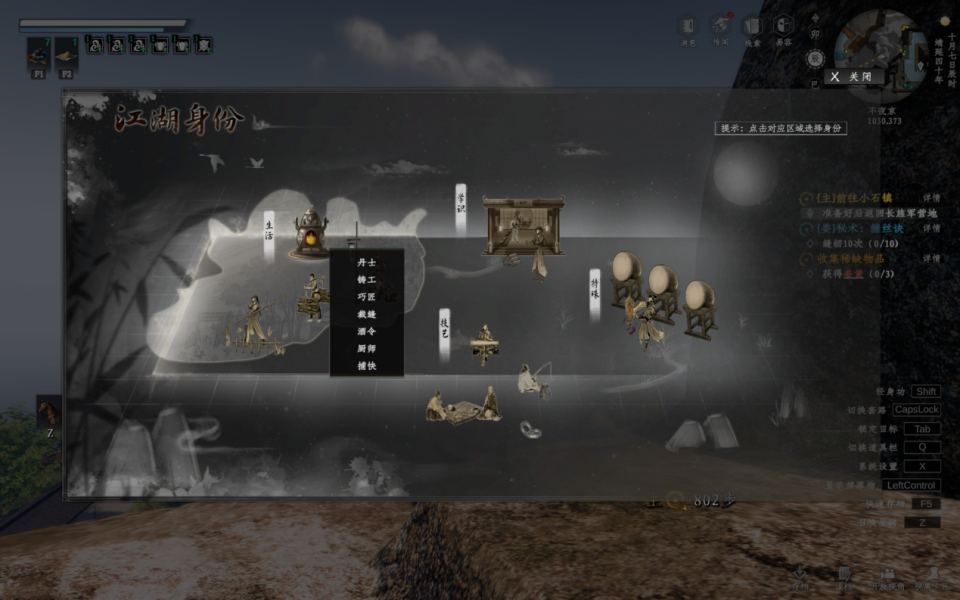Open the 学识 knowledge category label
Screen dimensions: 960x600
tap(461, 206)
